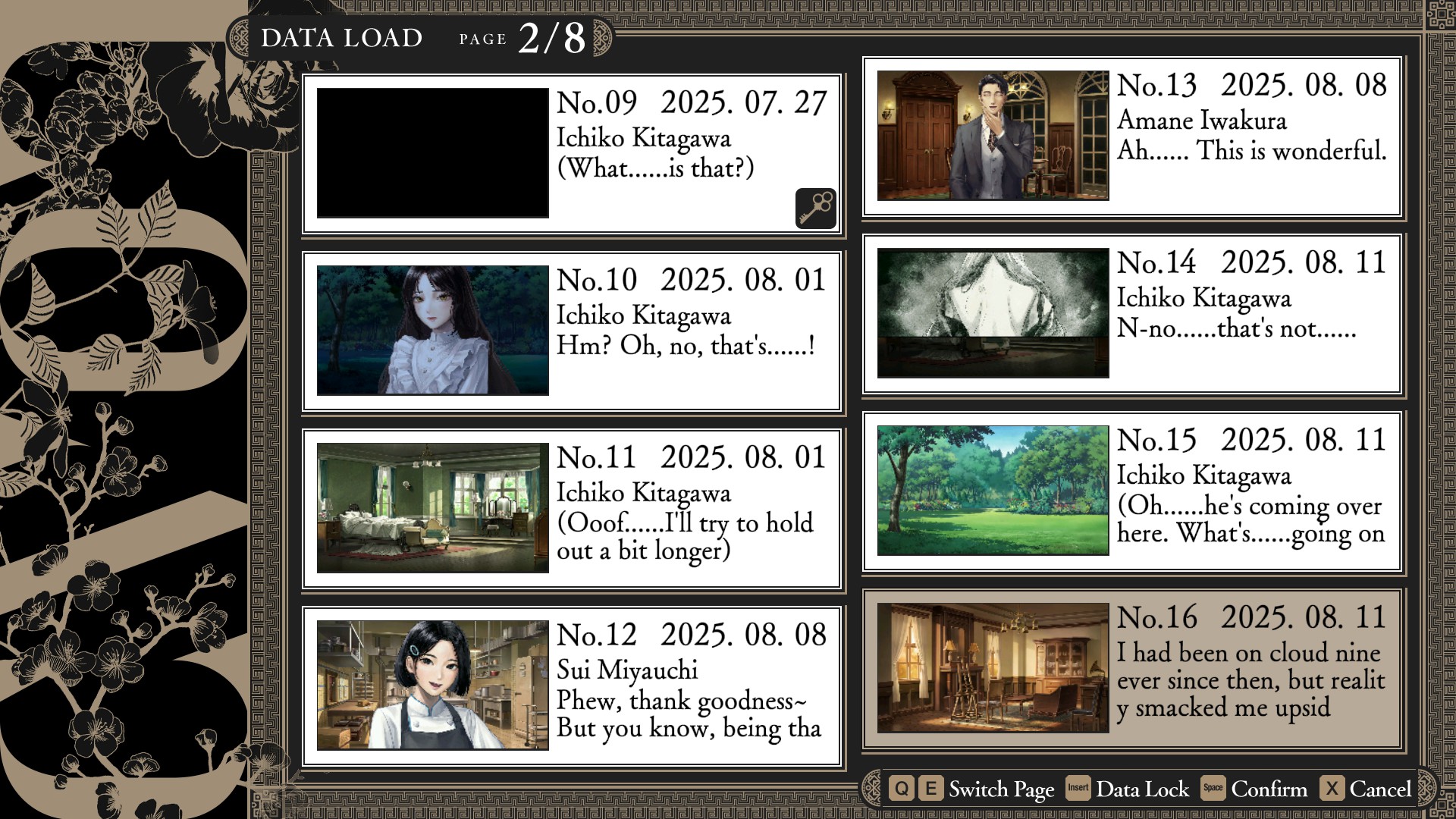The width and height of the screenshot is (1456, 819).
Task: Click the Switch Page control
Action: 971,789
